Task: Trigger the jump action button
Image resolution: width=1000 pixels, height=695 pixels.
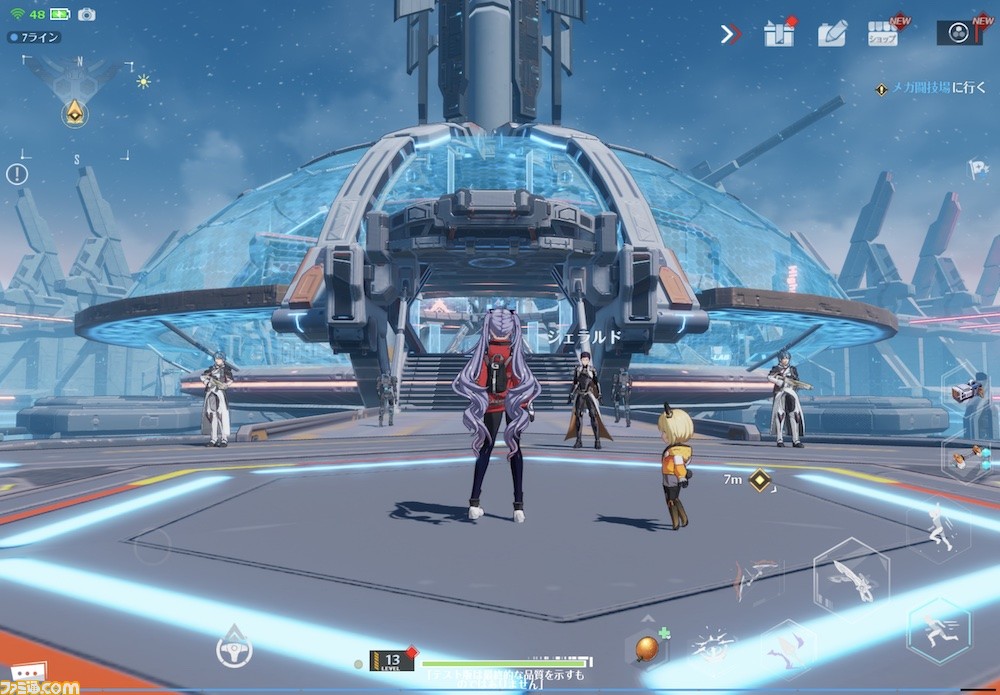Action: (x=937, y=530)
